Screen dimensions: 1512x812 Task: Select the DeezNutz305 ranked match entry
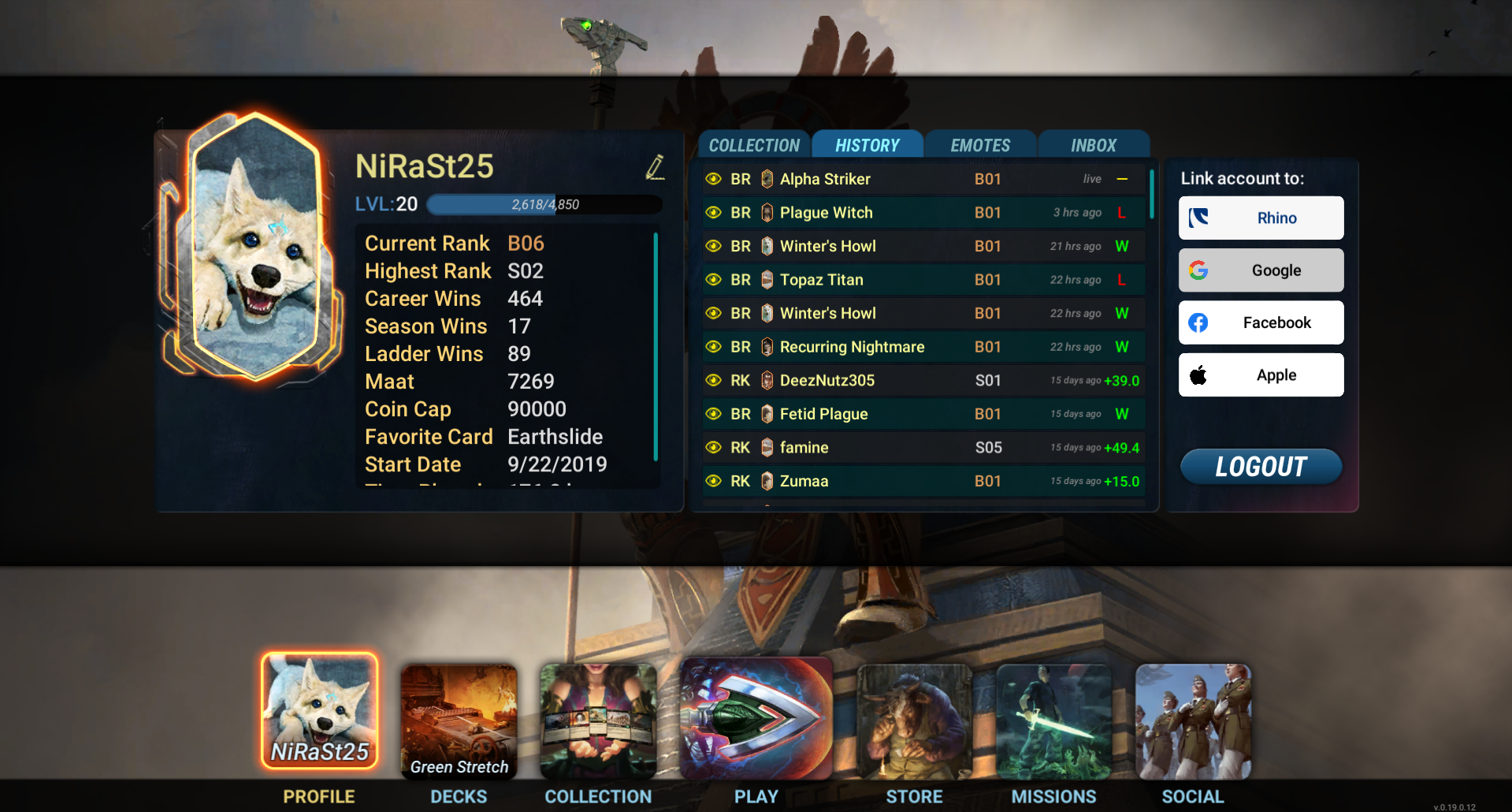point(922,381)
